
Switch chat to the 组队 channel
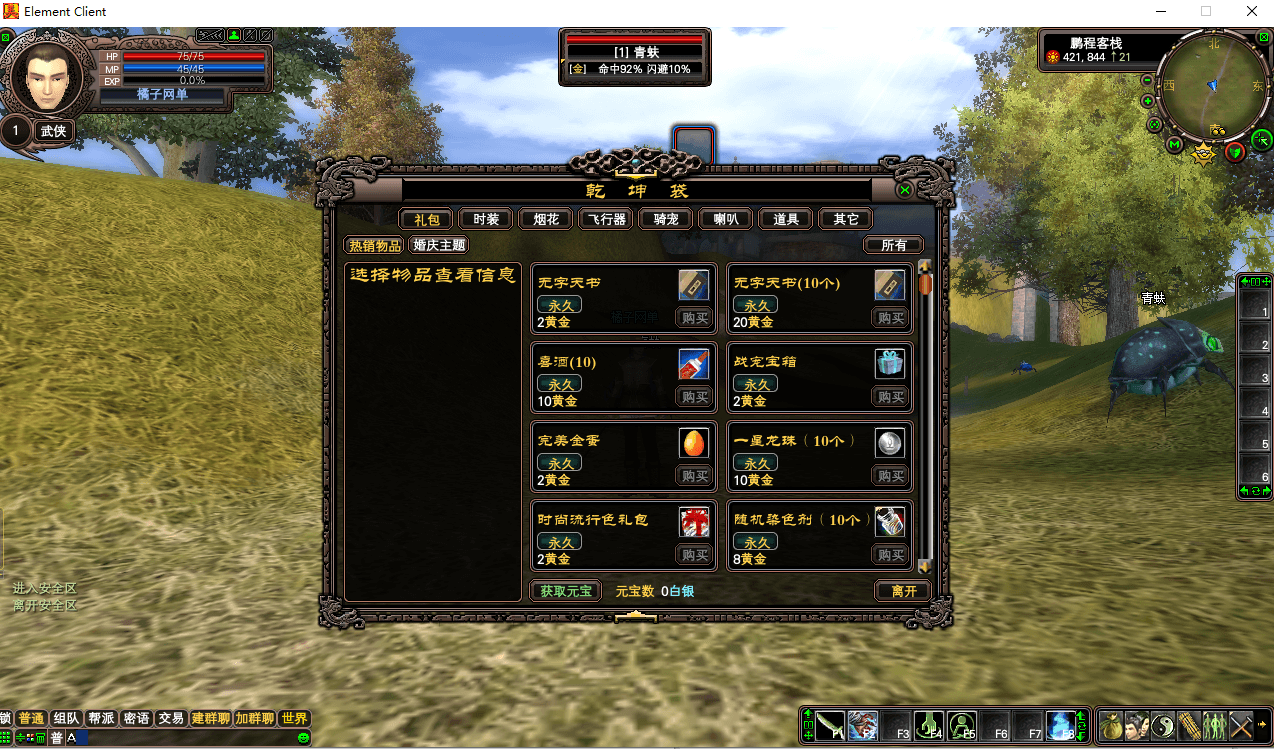pos(67,718)
